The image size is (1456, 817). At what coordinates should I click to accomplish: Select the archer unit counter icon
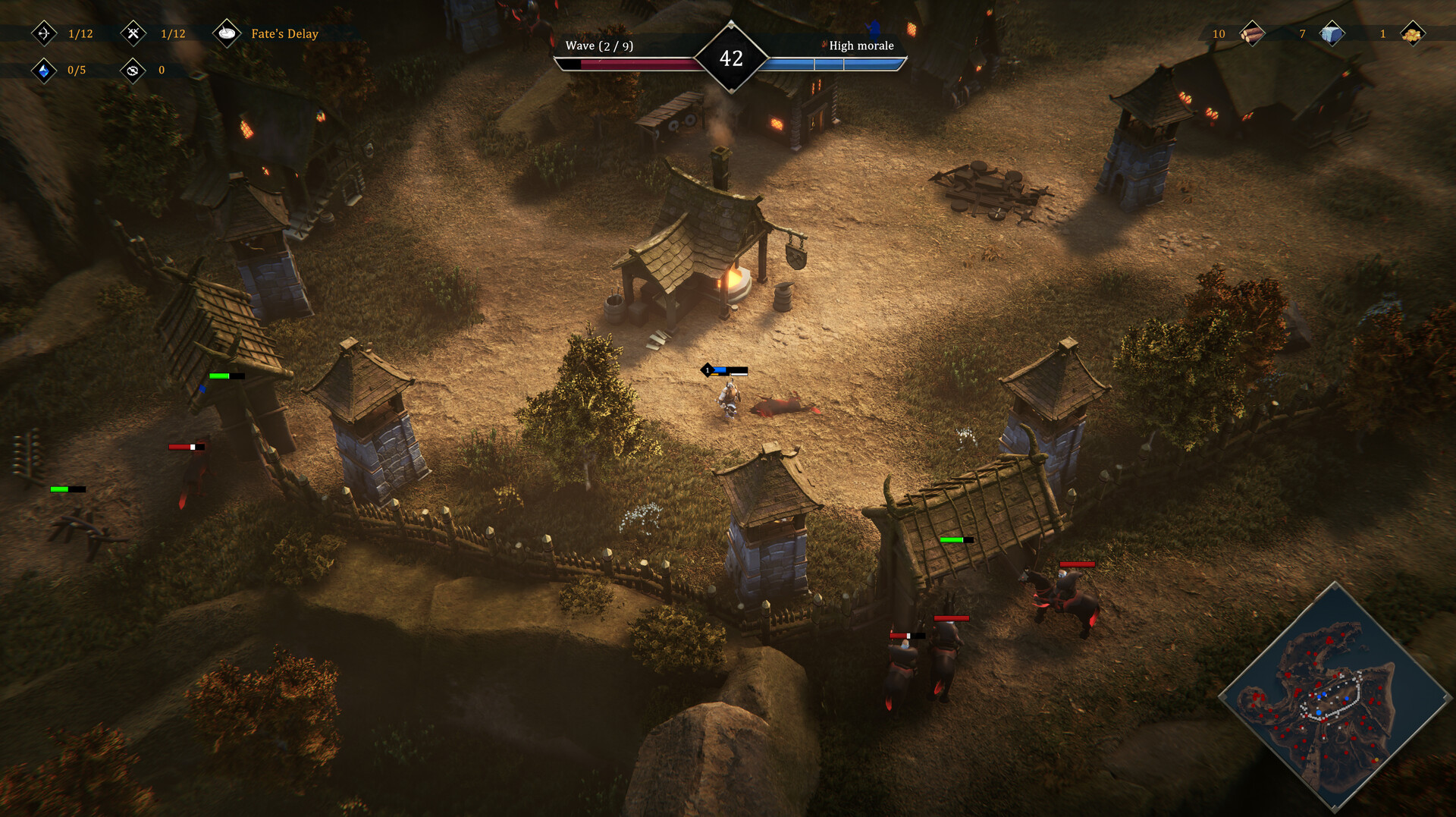[x=44, y=33]
